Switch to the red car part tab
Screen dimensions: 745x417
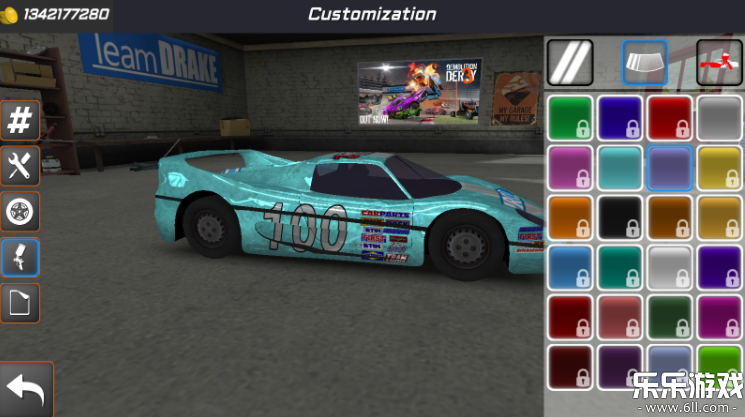tap(719, 62)
